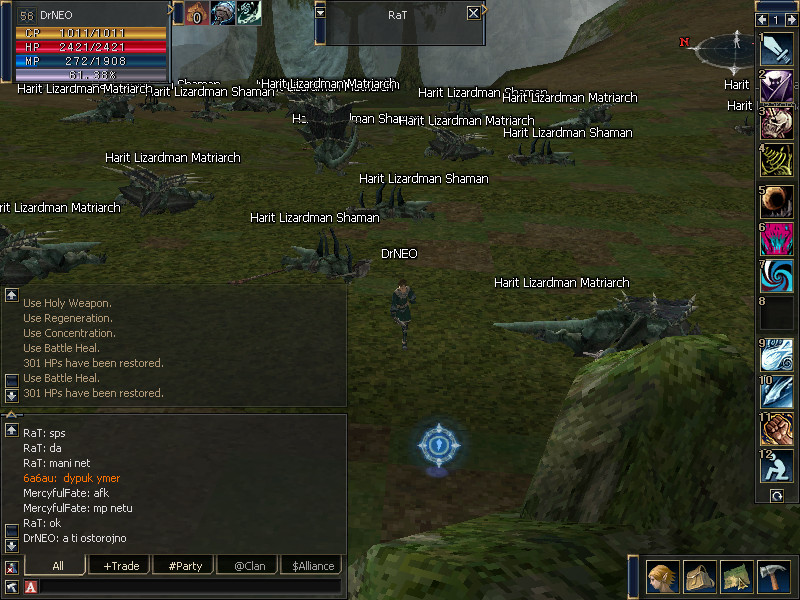Viewport: 800px width, 600px height.
Task: Go to the previous shortcut bar page
Action: point(763,19)
